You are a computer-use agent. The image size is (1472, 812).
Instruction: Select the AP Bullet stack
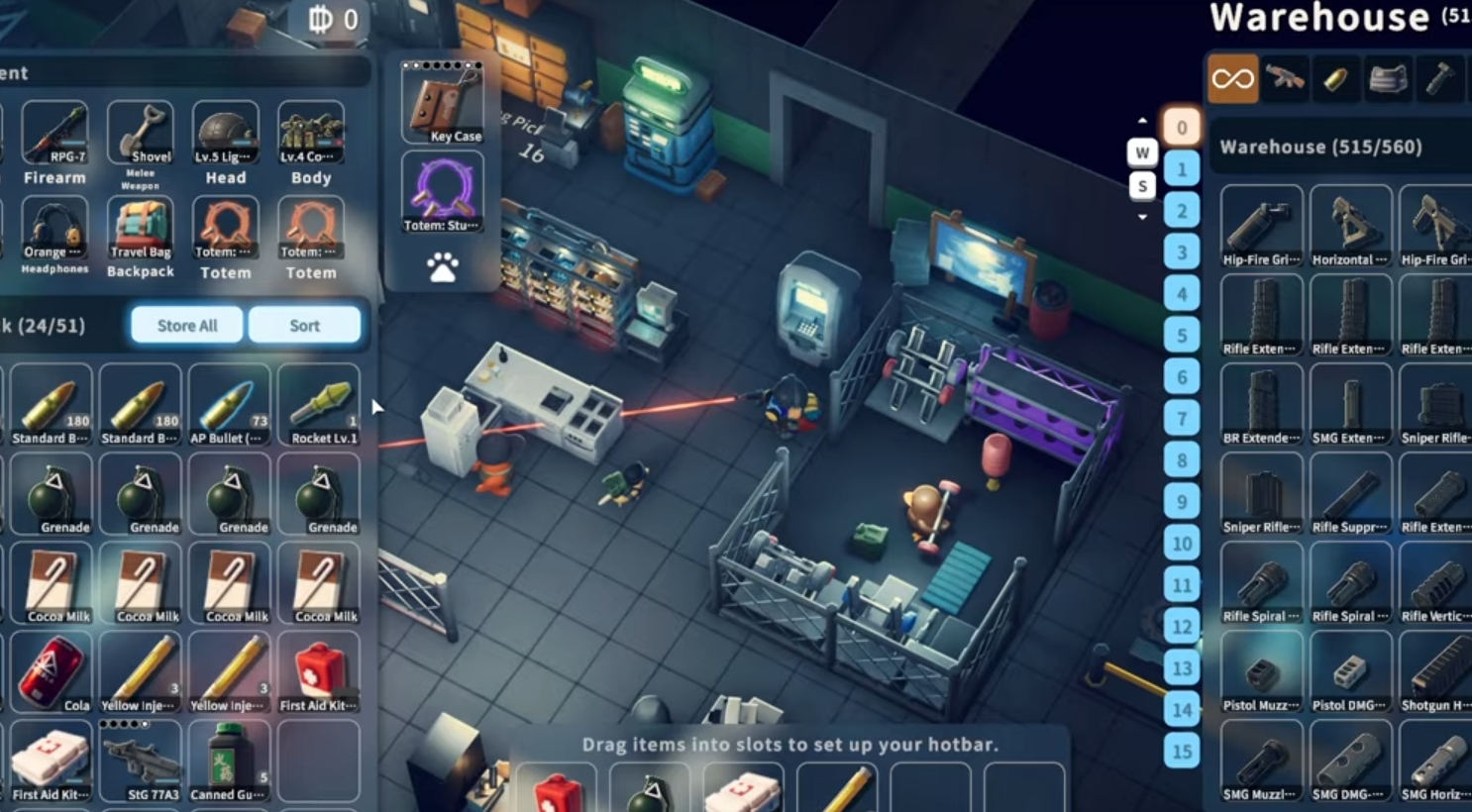[228, 406]
